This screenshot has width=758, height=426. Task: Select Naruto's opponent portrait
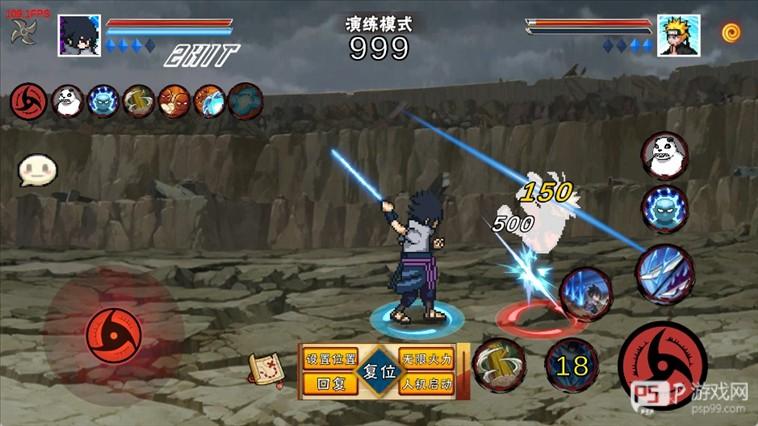coord(678,34)
